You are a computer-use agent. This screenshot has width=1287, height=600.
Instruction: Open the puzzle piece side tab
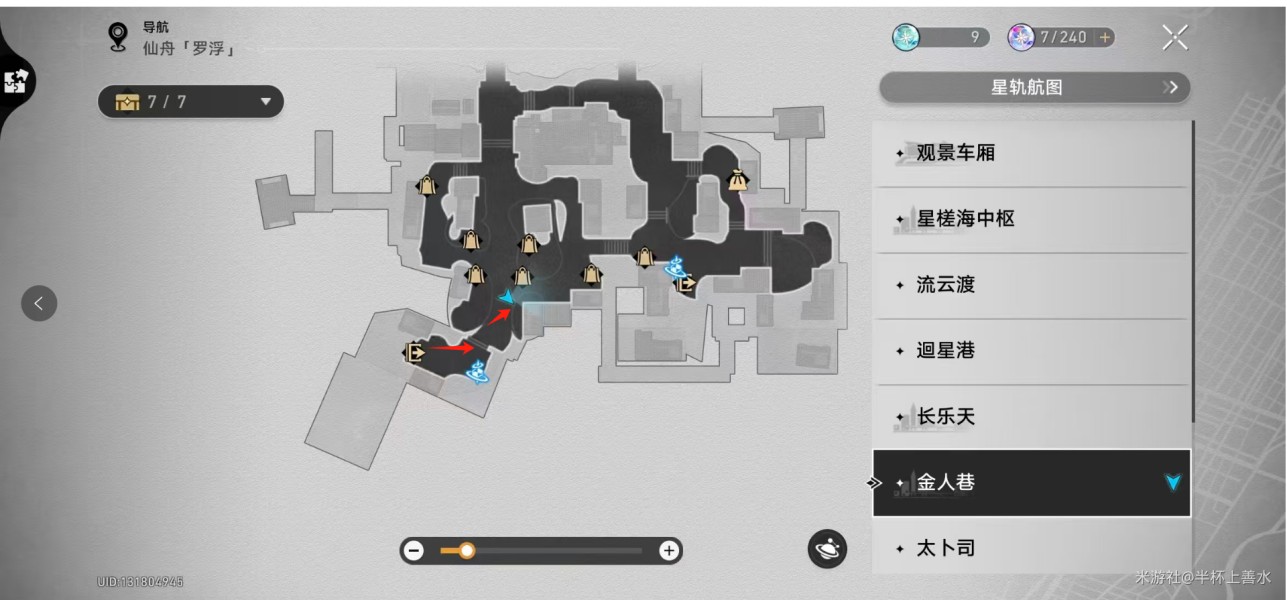click(17, 82)
